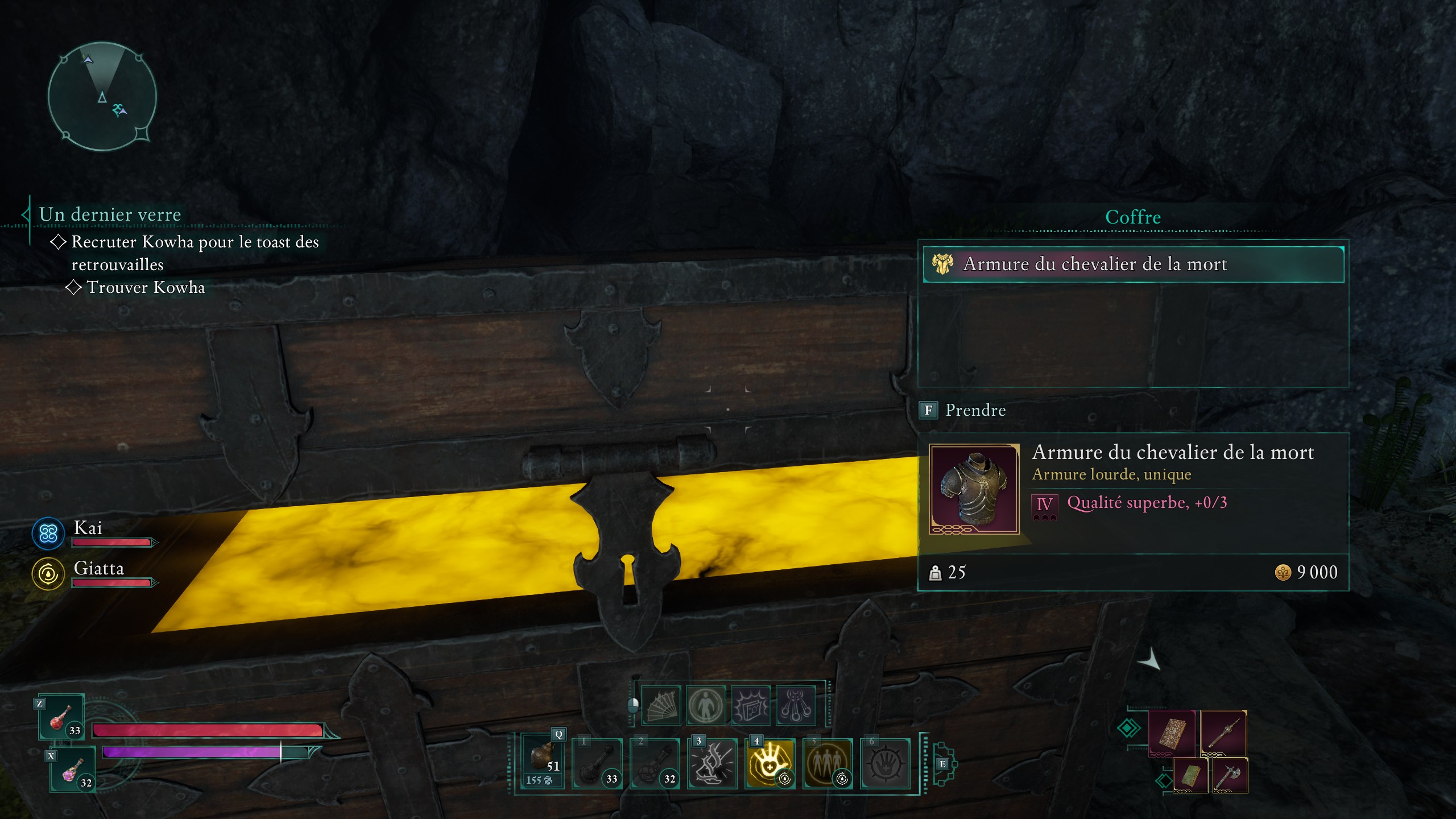Activate the thorny vines ability
Viewport: 1456px width, 819px height.
[712, 763]
